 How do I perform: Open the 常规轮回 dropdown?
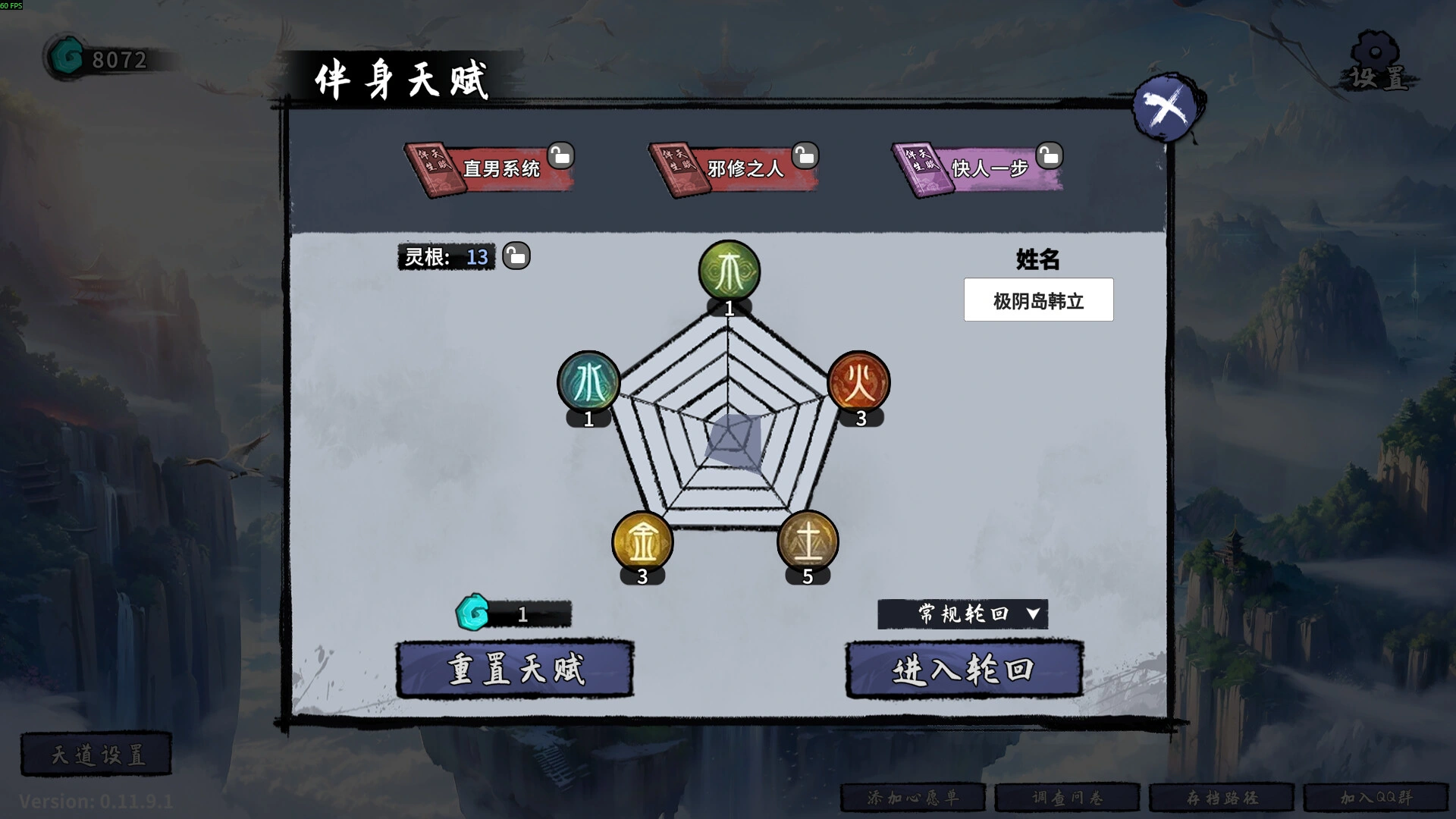962,614
